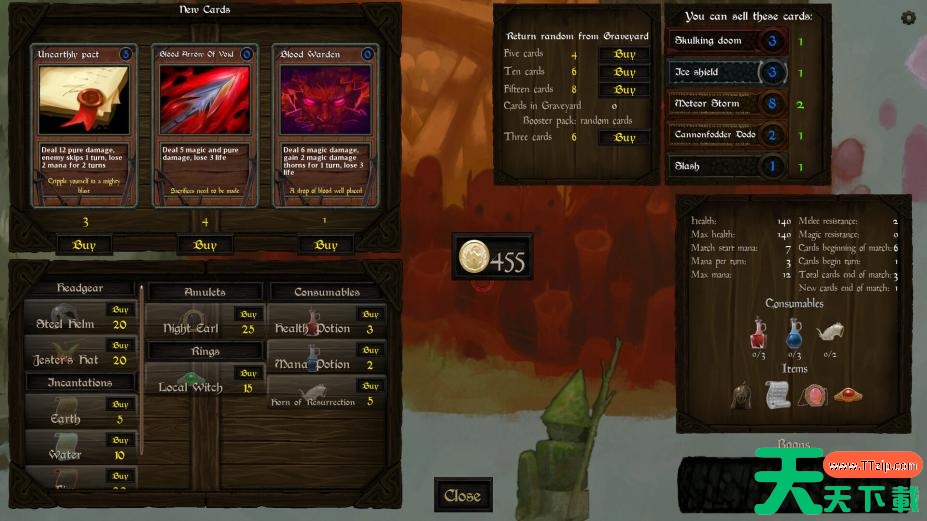
Task: Buy a Health Potion consumable
Action: (371, 314)
